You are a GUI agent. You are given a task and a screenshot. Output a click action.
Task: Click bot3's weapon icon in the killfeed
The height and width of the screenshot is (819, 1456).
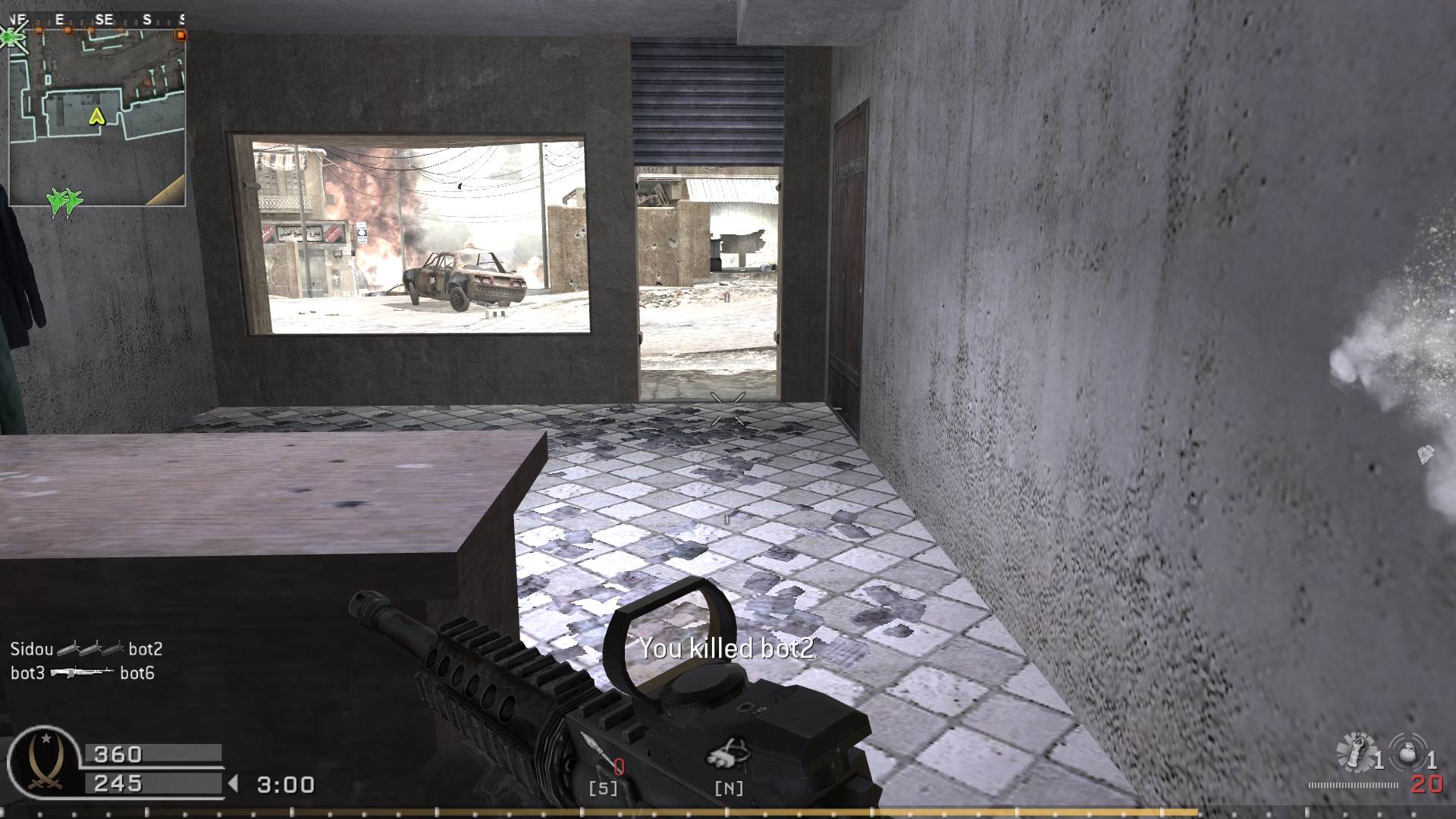(83, 673)
